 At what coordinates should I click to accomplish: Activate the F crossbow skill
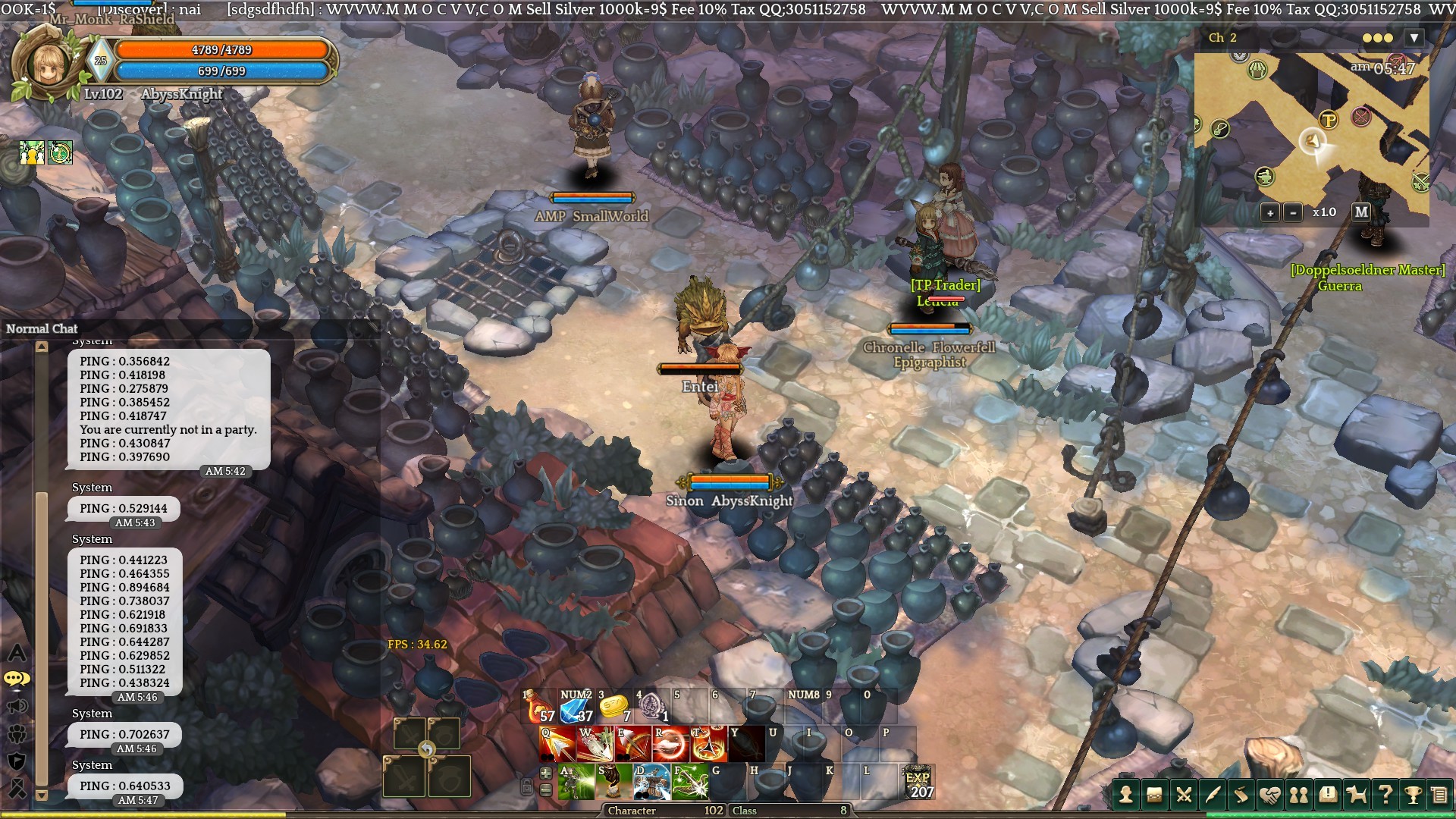click(690, 782)
